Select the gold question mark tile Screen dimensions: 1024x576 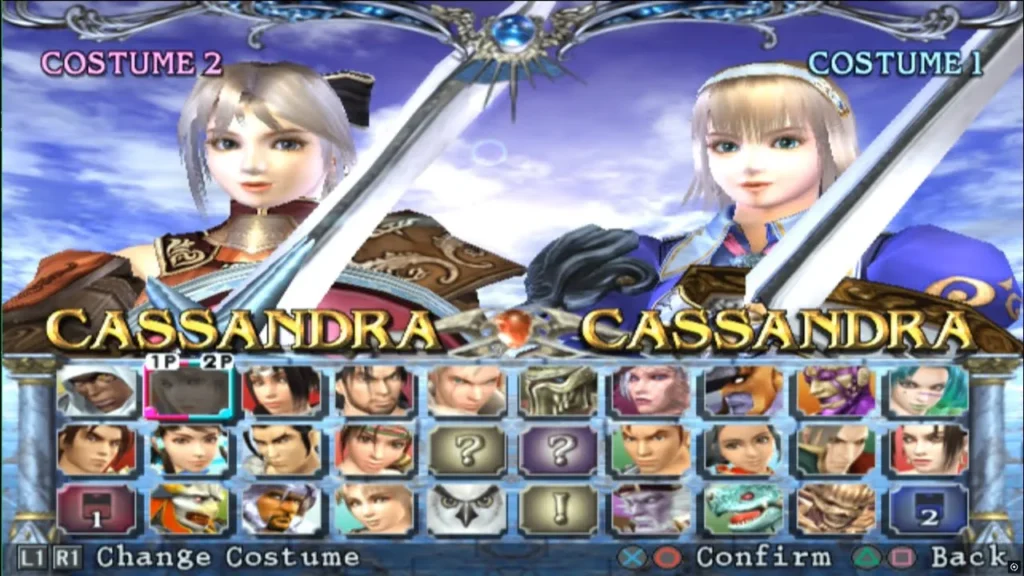[465, 450]
